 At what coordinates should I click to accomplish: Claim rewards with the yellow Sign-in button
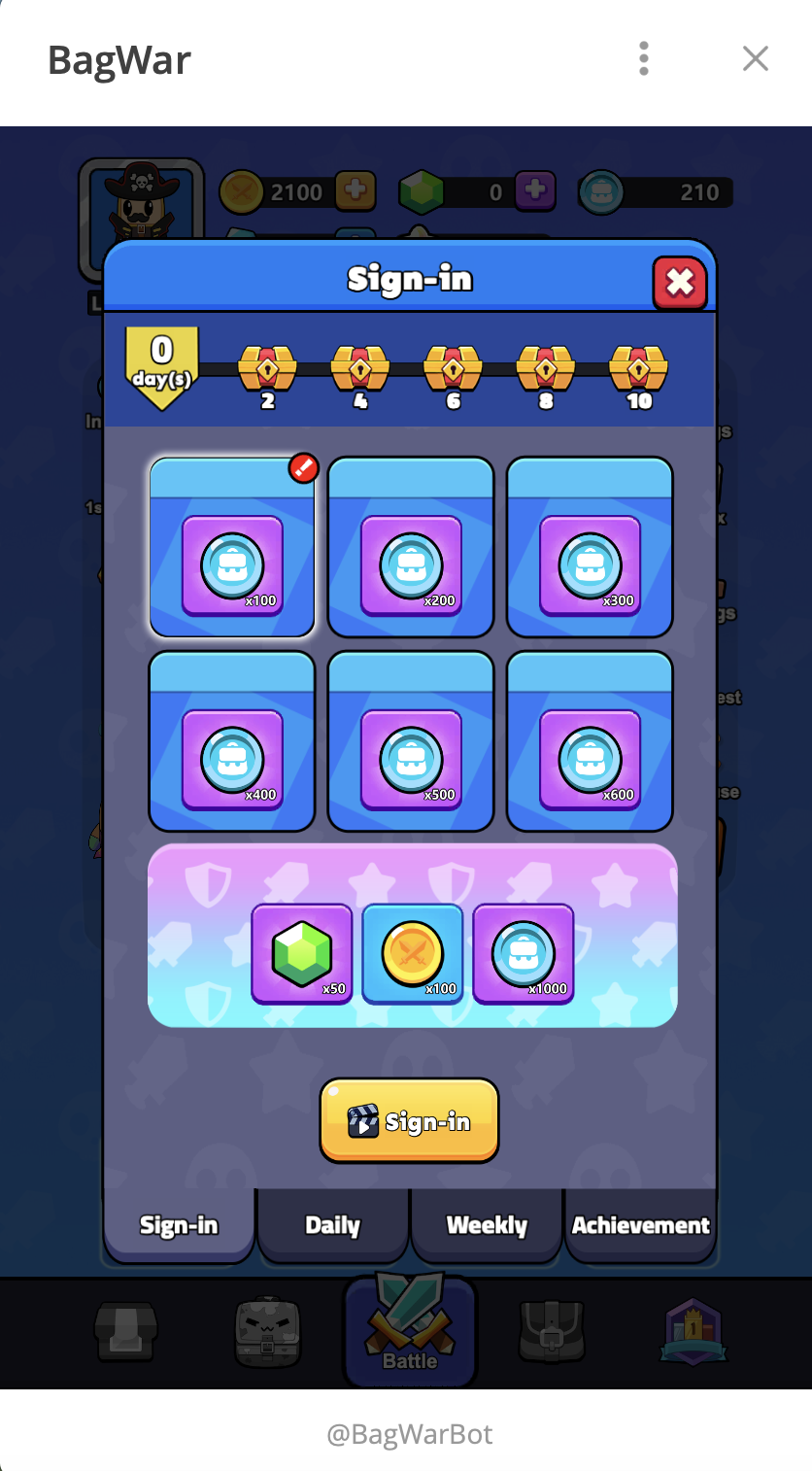(x=409, y=1121)
